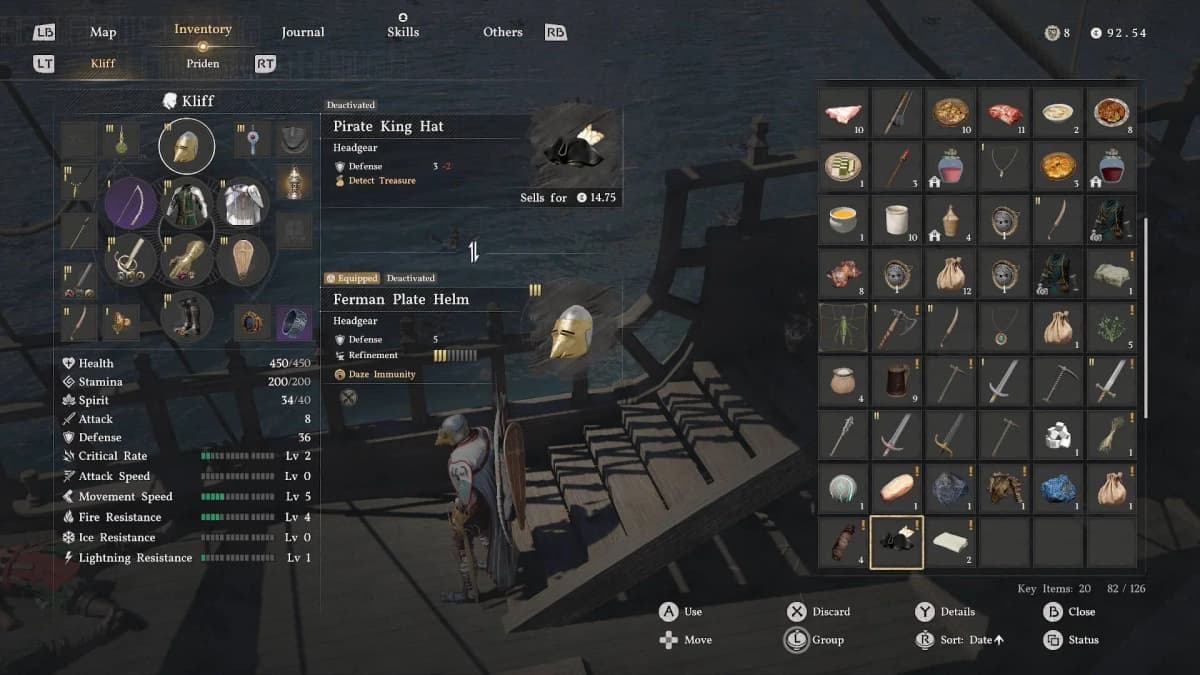
Task: Select the equipped Ferman Plate Helm slot
Action: pyautogui.click(x=186, y=147)
